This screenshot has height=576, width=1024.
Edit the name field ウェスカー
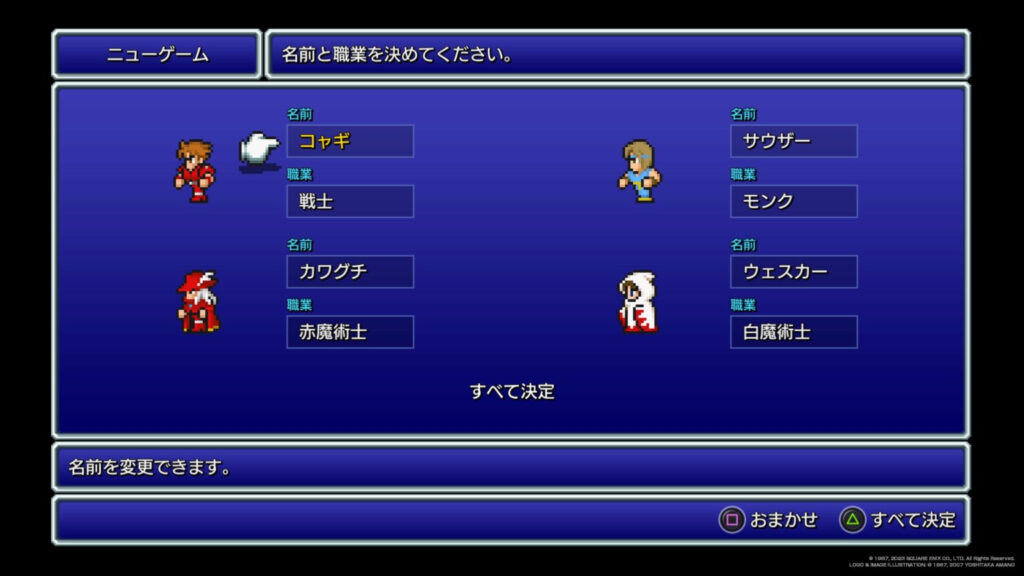793,271
